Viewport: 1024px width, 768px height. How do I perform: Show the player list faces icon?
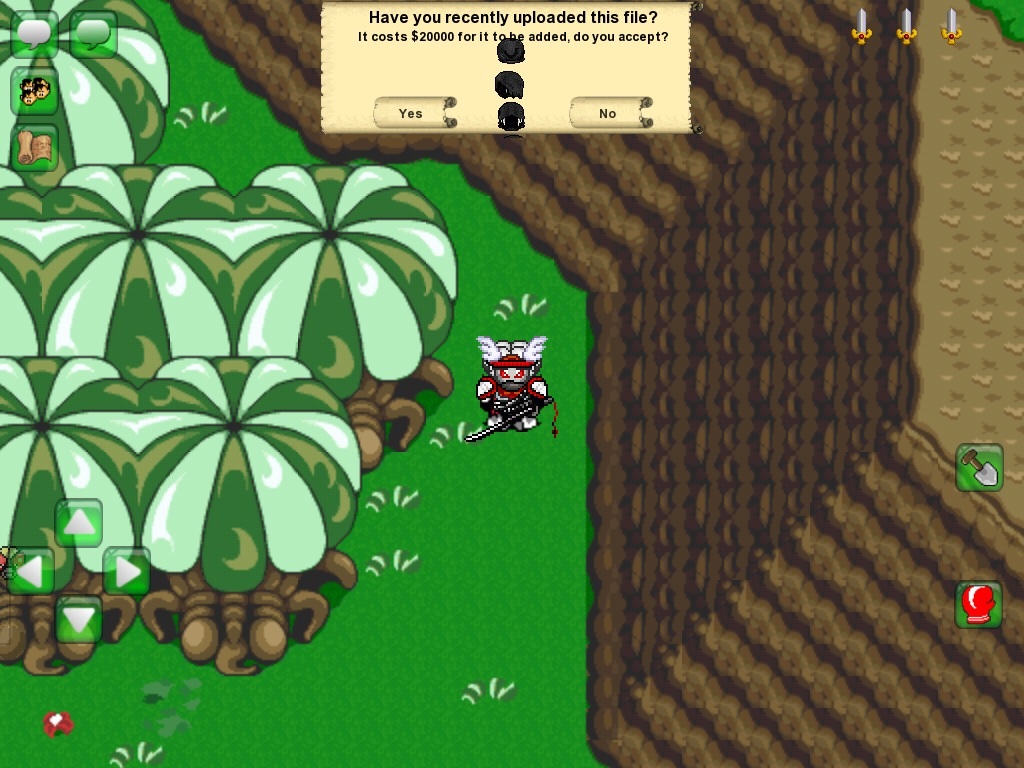34,91
